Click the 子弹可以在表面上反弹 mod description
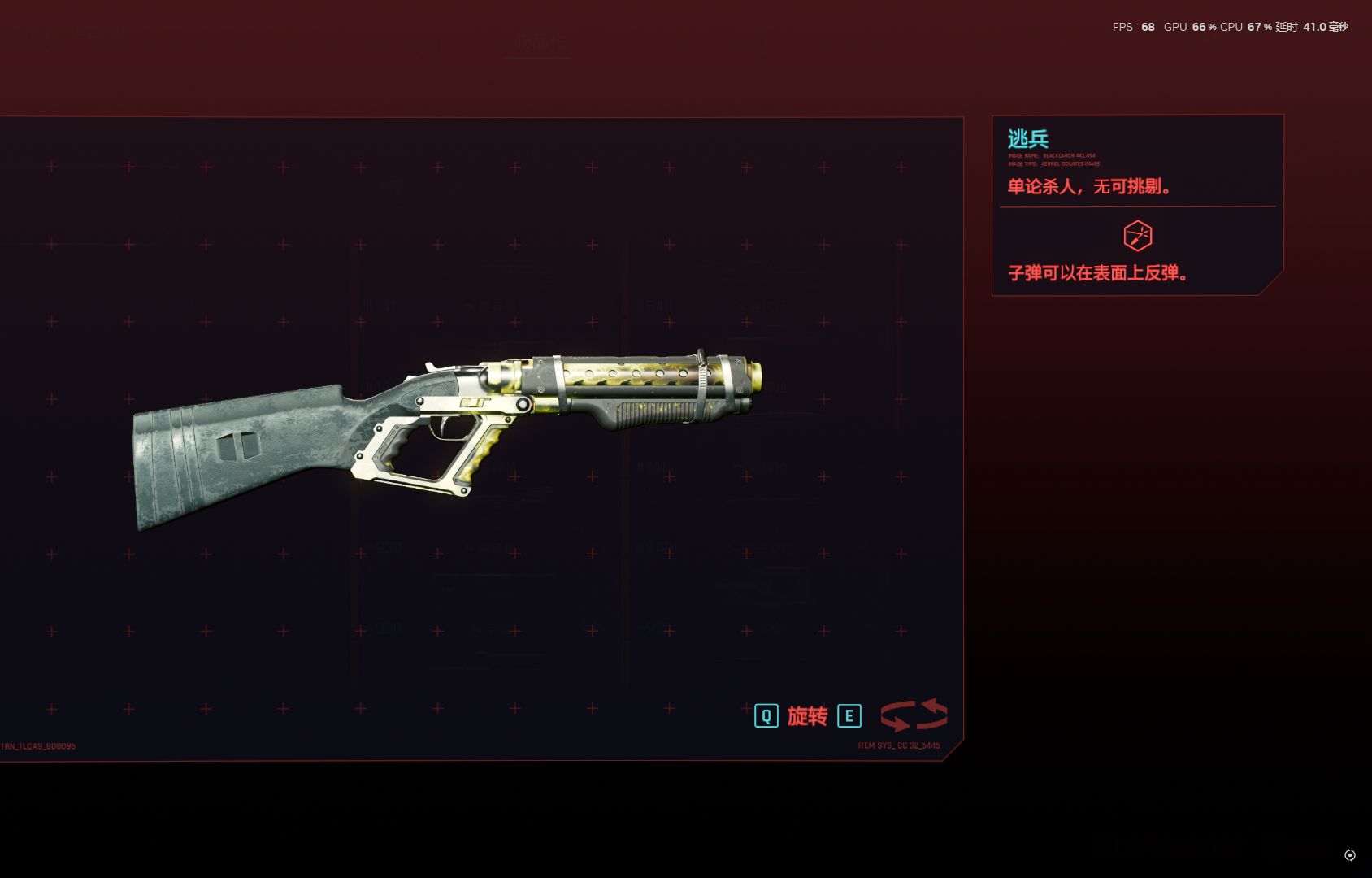This screenshot has height=878, width=1372. click(x=1096, y=274)
